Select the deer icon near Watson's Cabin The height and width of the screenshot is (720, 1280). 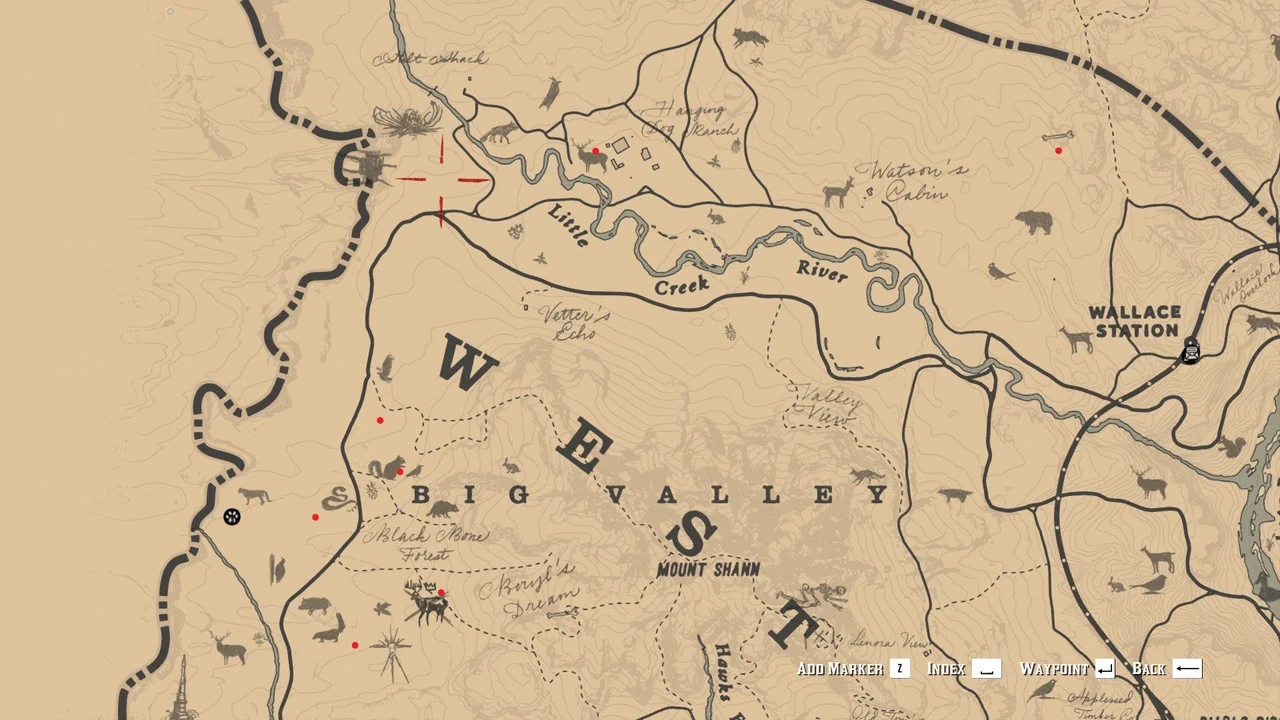tap(836, 194)
